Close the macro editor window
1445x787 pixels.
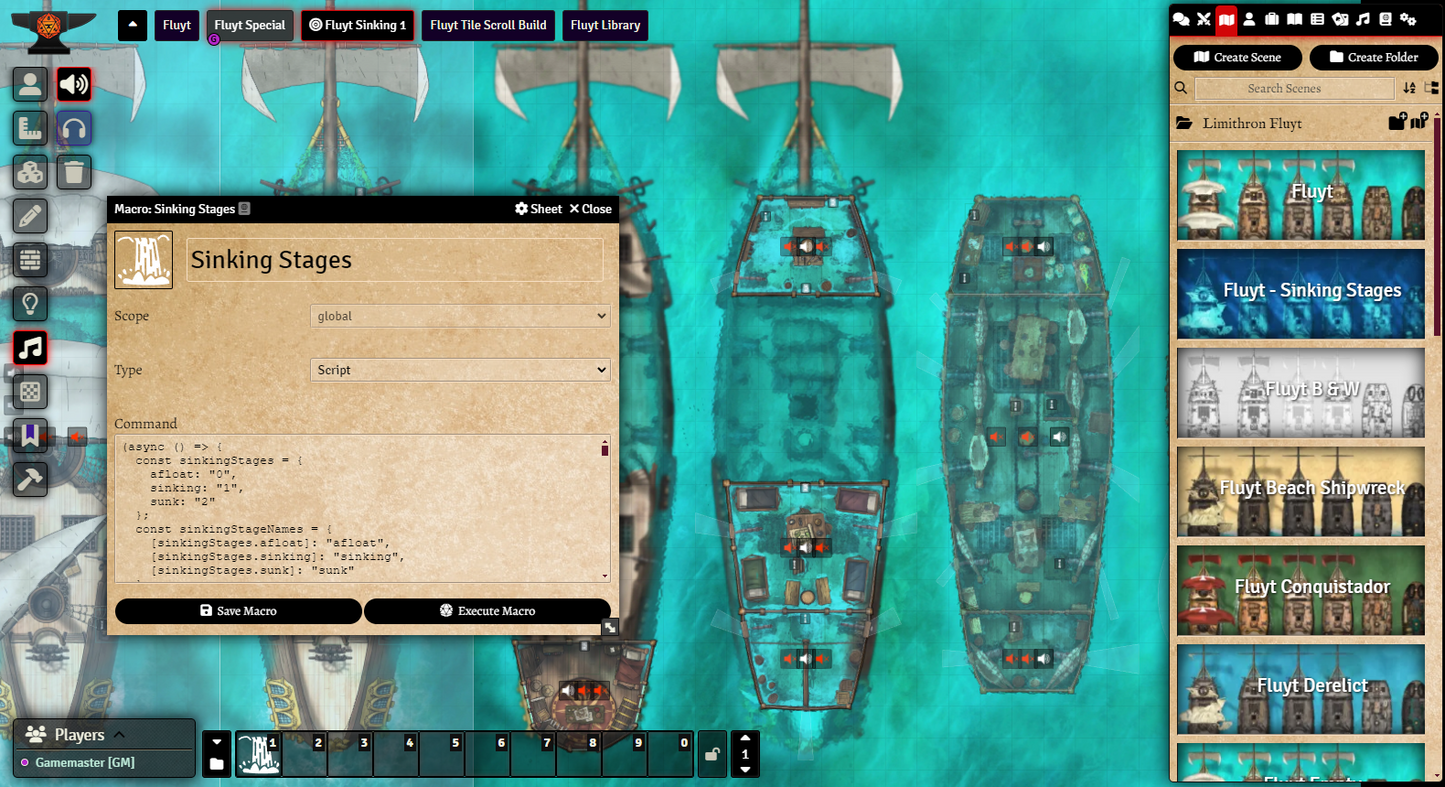590,209
